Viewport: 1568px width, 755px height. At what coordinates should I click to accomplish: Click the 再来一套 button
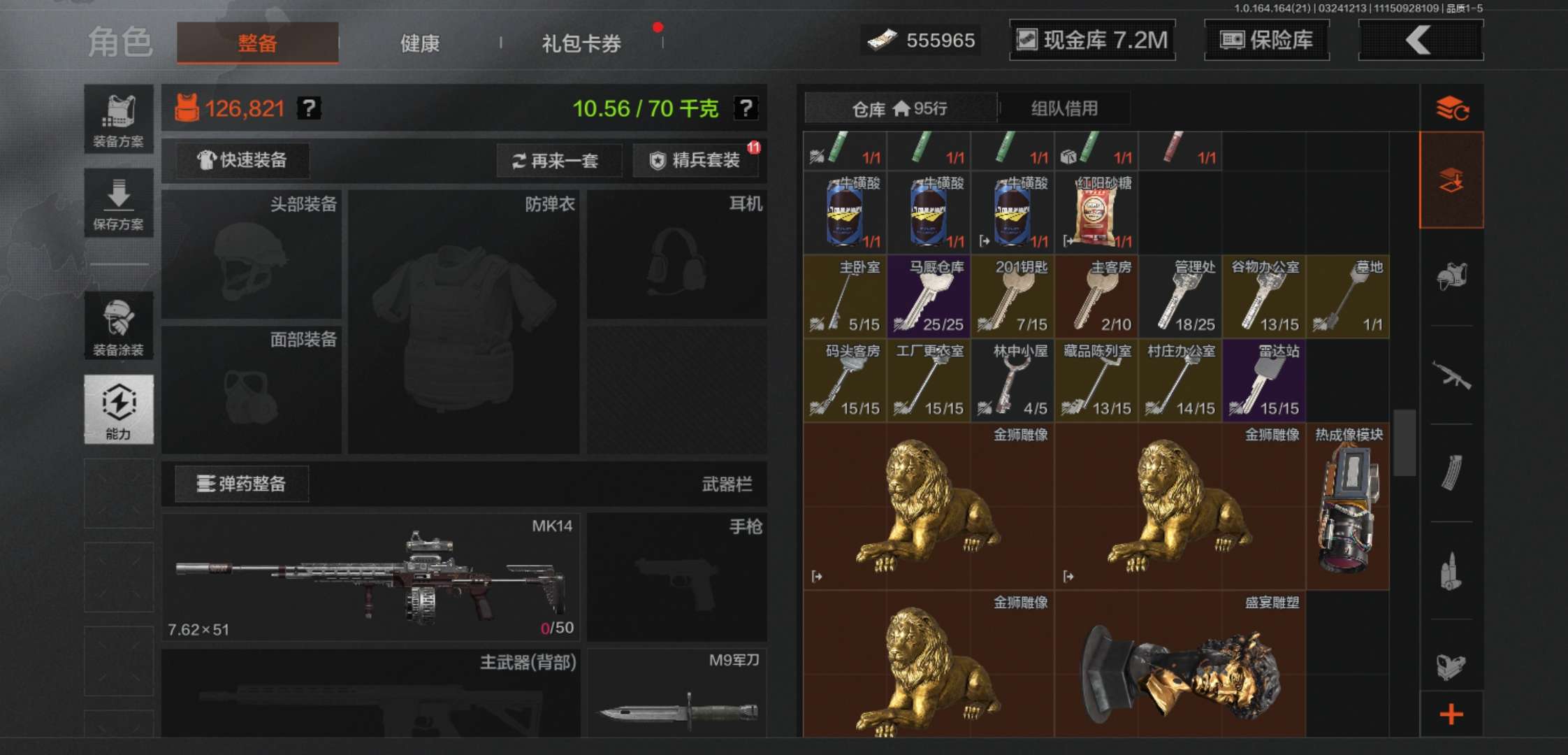[x=559, y=160]
